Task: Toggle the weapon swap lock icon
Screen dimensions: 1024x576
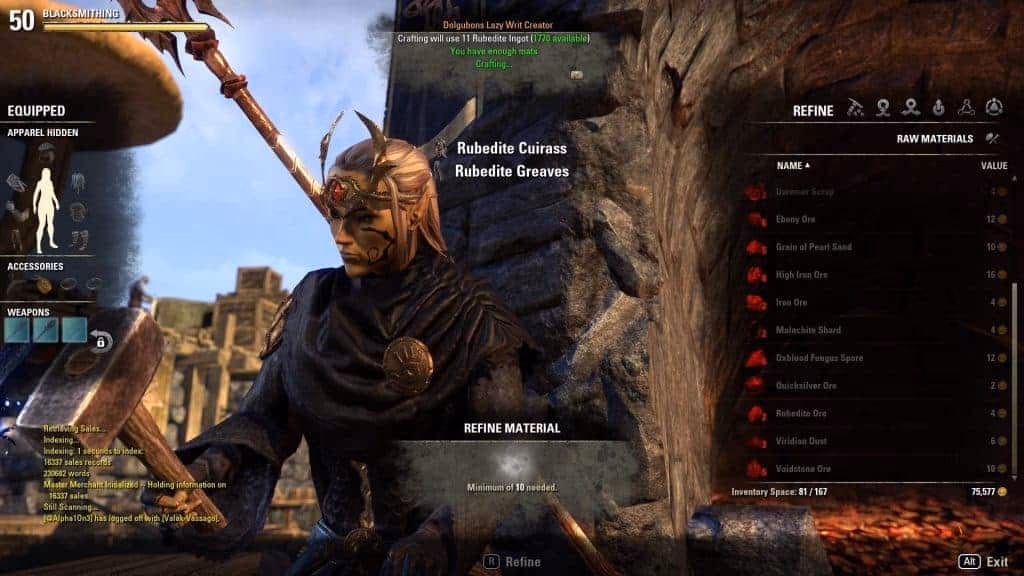Action: click(101, 341)
